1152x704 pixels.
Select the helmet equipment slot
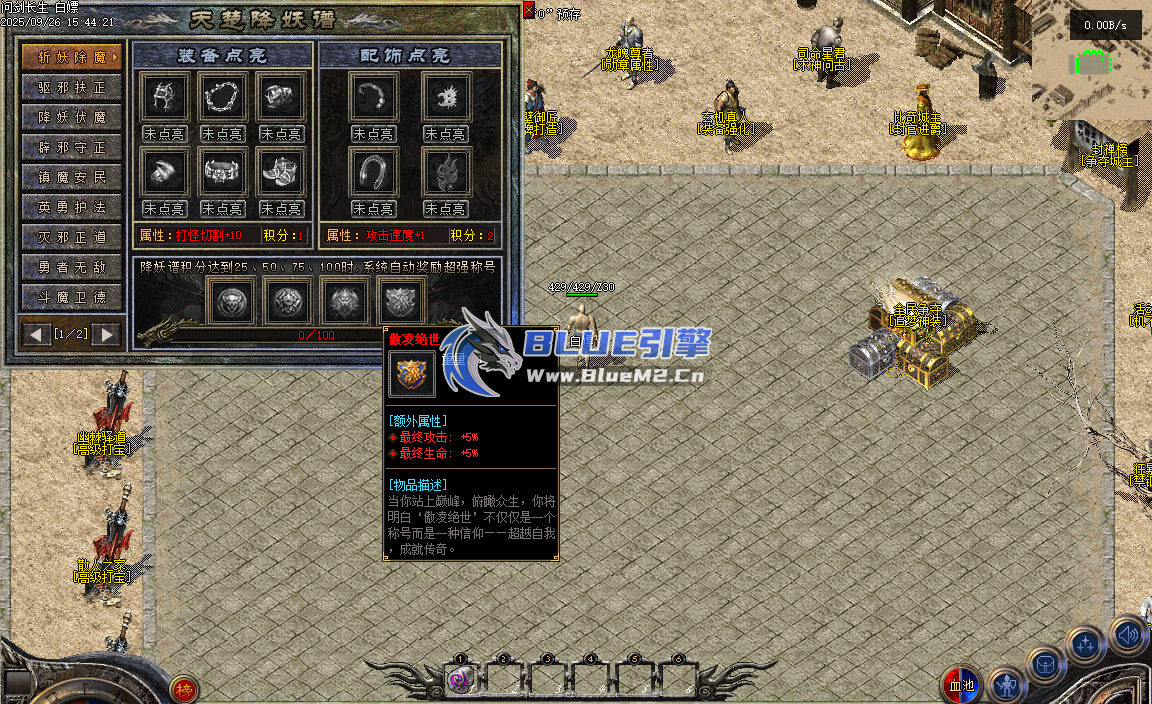[x=164, y=97]
